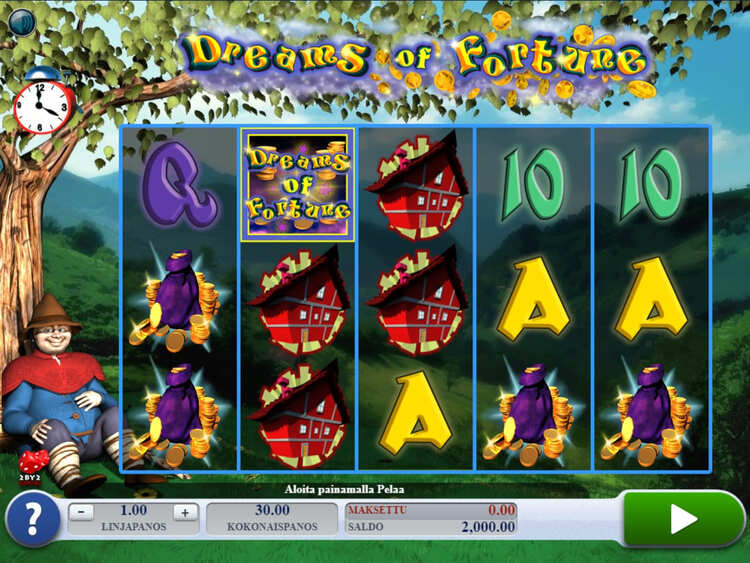Open the help question mark button

tap(32, 520)
